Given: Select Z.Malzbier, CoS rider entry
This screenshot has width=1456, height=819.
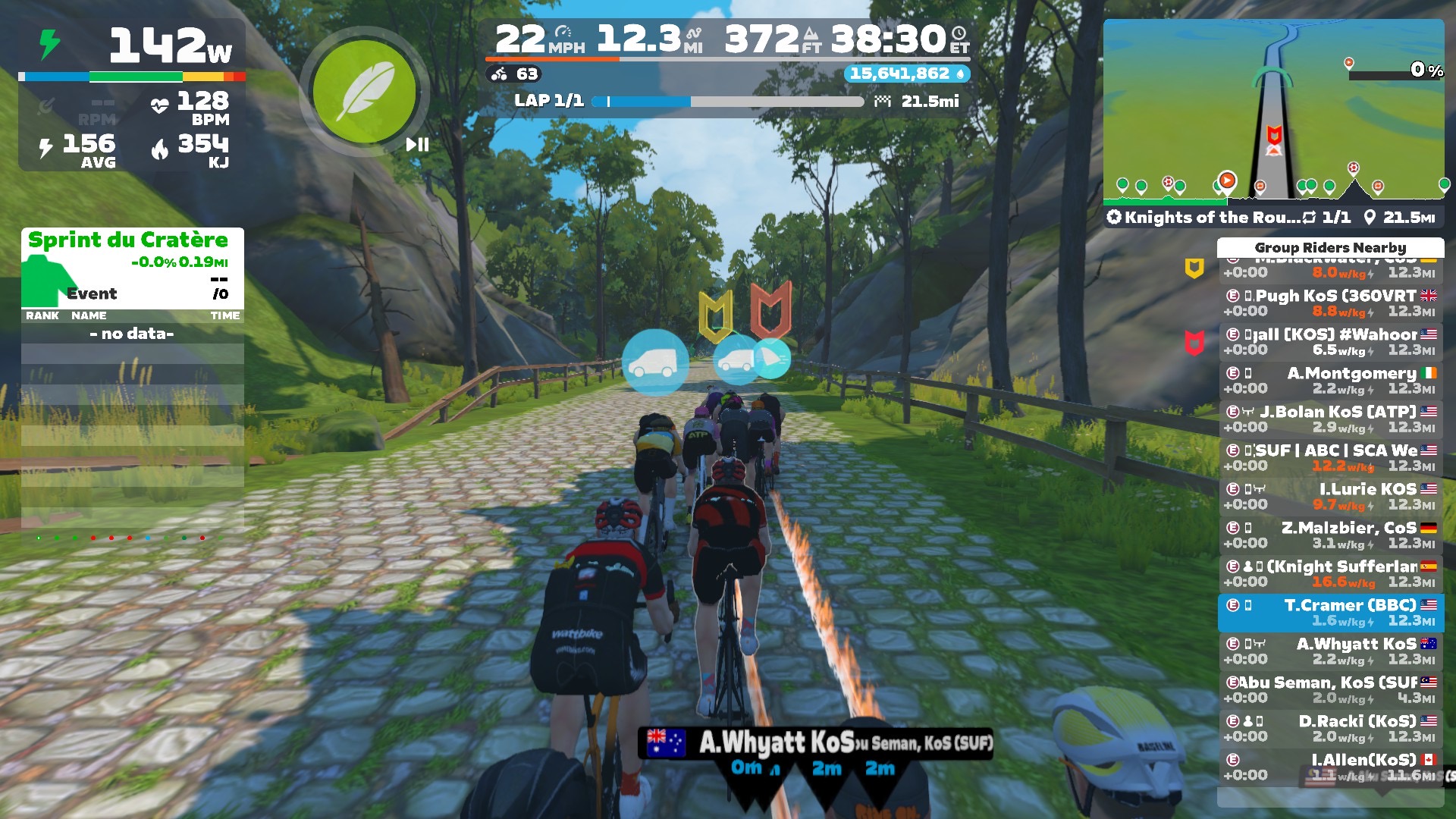Looking at the screenshot, I should (1330, 535).
